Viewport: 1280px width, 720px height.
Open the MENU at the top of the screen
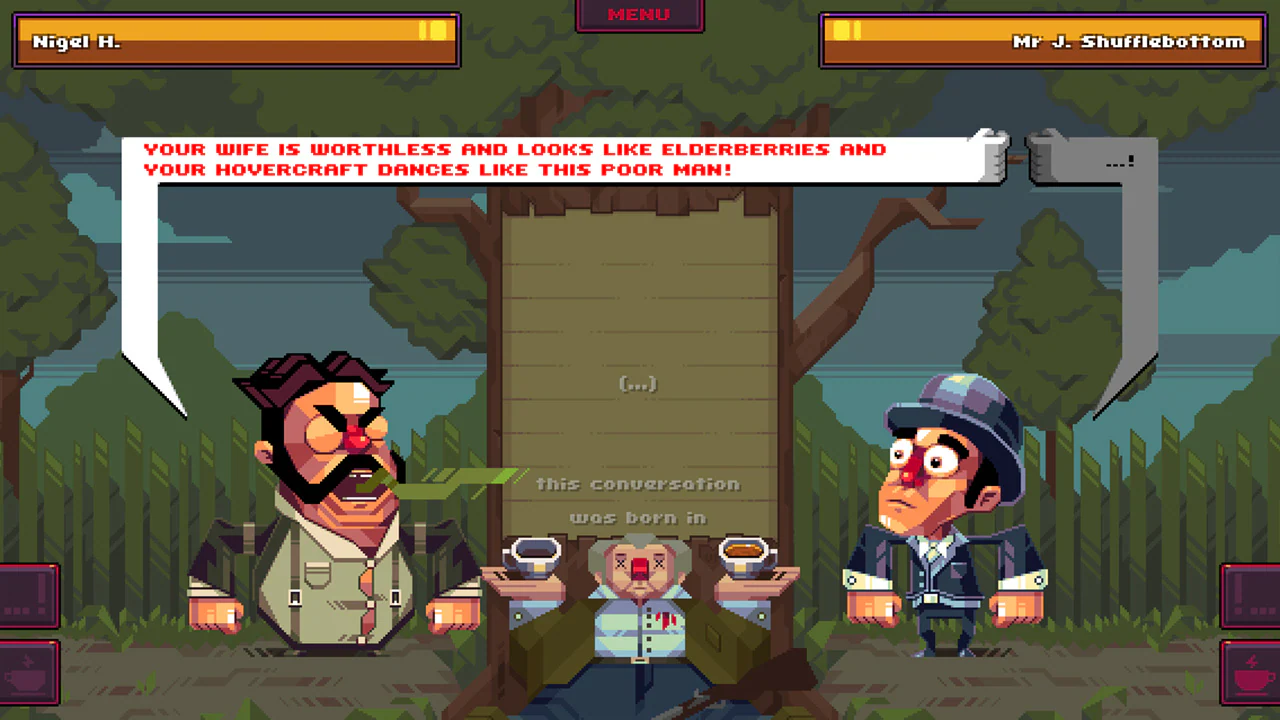click(x=638, y=14)
